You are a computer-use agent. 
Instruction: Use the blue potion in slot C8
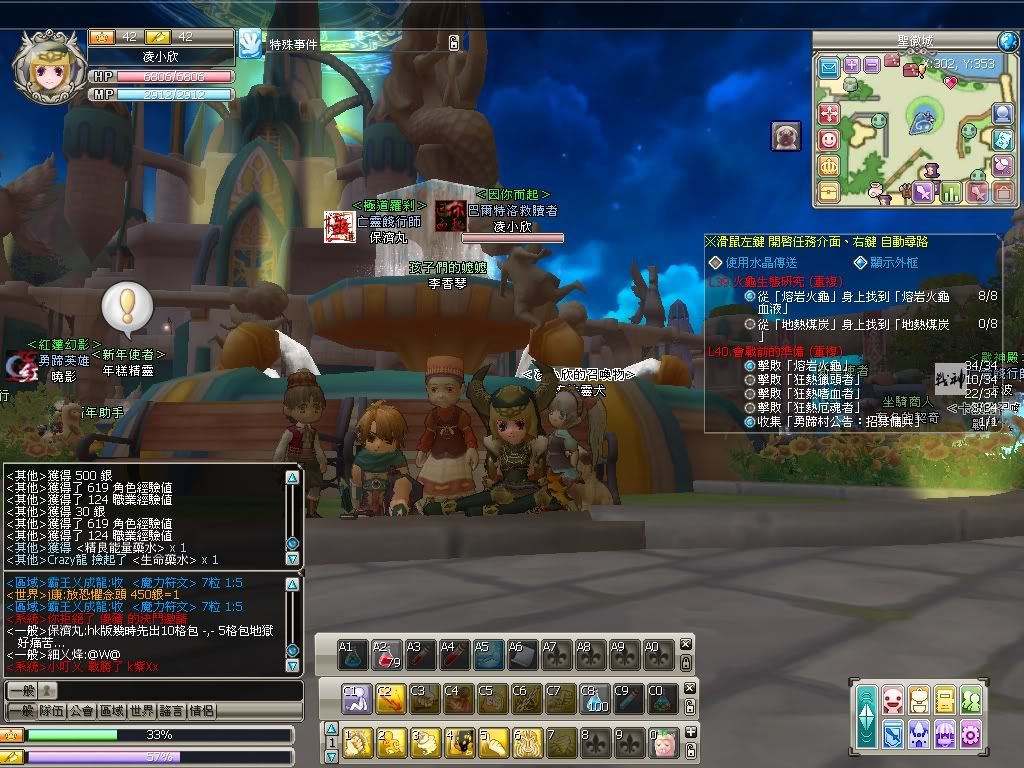pos(595,698)
